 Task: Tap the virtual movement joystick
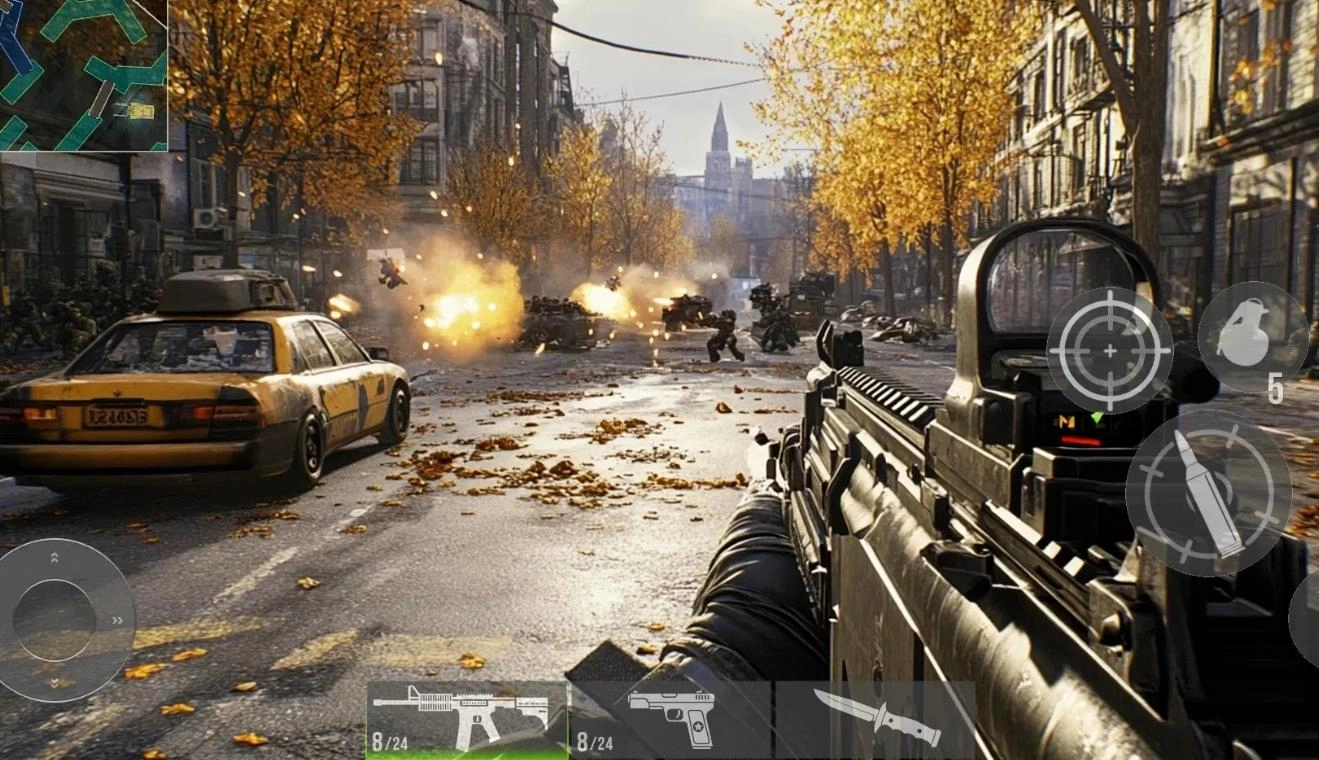(56, 620)
